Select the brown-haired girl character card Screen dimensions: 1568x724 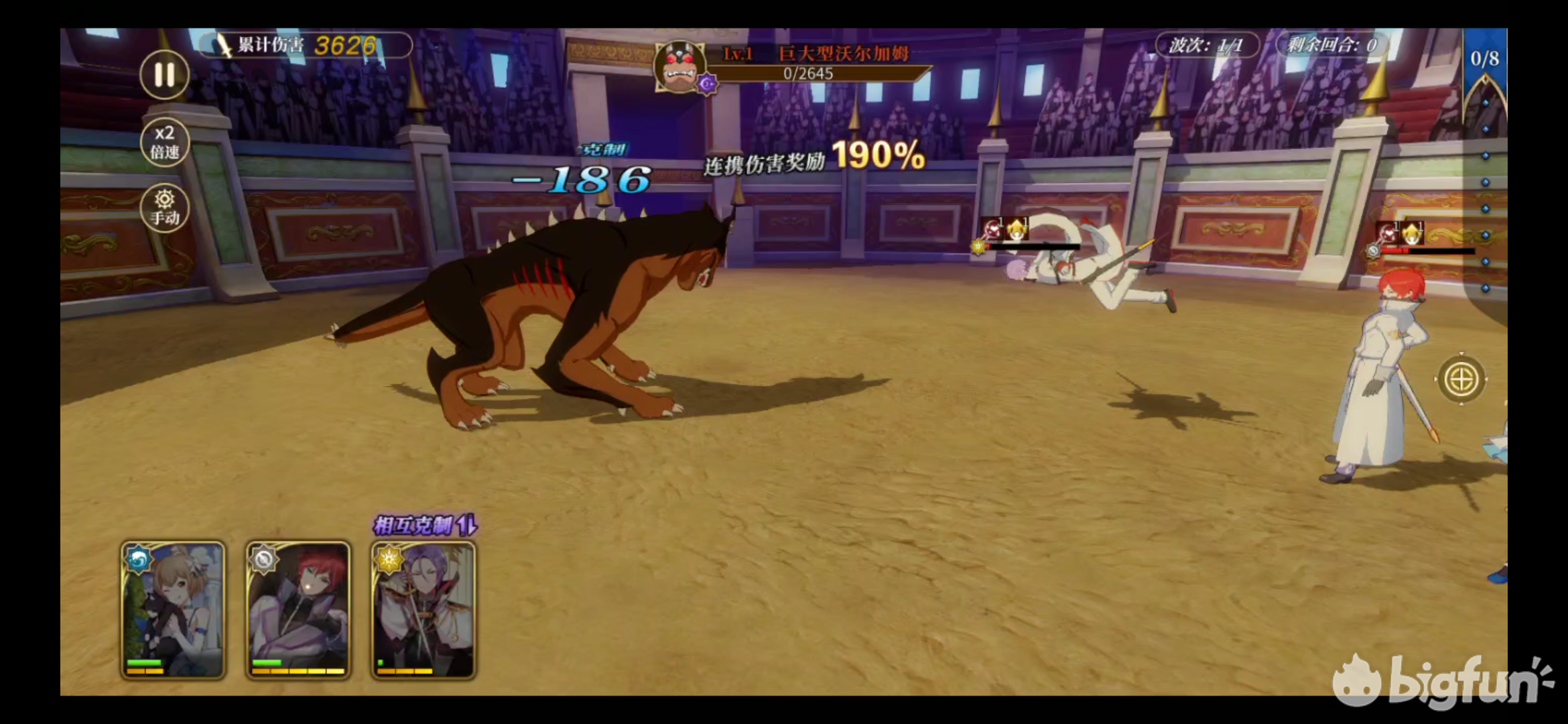click(173, 610)
